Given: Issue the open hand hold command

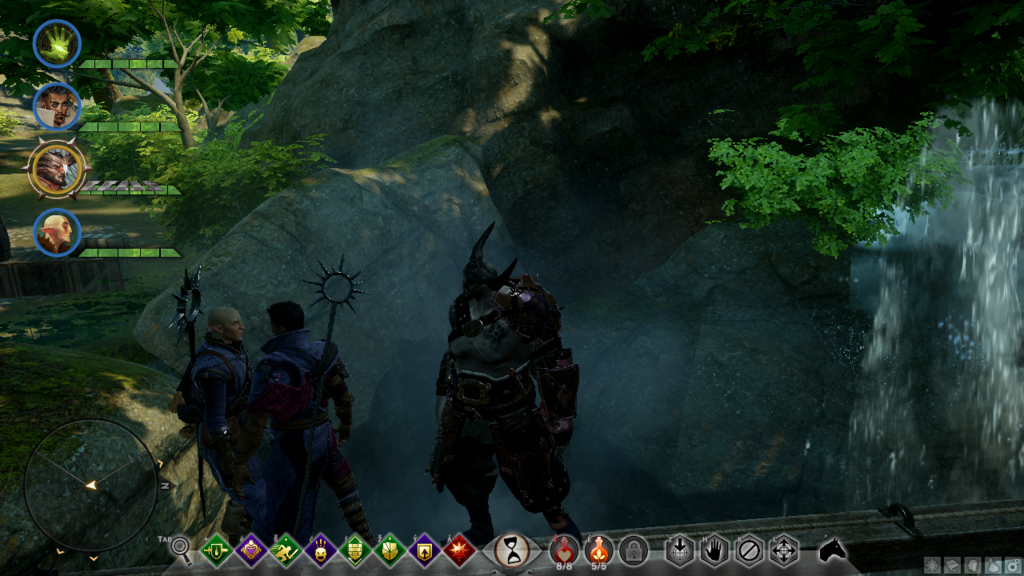Looking at the screenshot, I should [714, 549].
